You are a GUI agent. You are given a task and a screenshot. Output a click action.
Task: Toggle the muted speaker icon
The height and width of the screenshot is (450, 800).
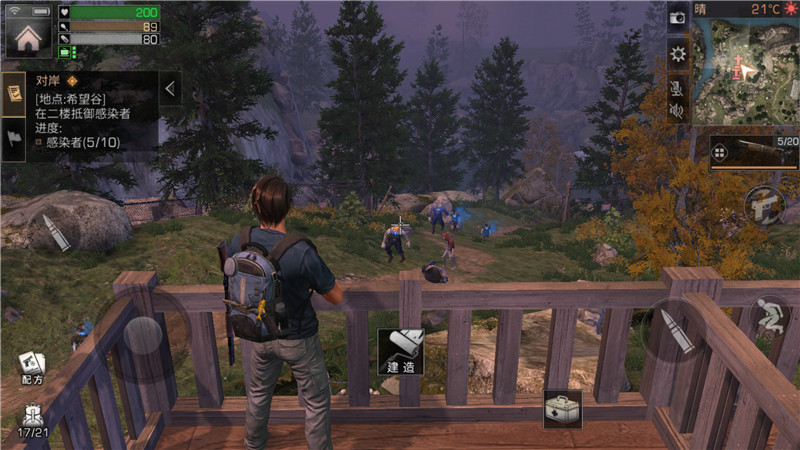point(677,110)
